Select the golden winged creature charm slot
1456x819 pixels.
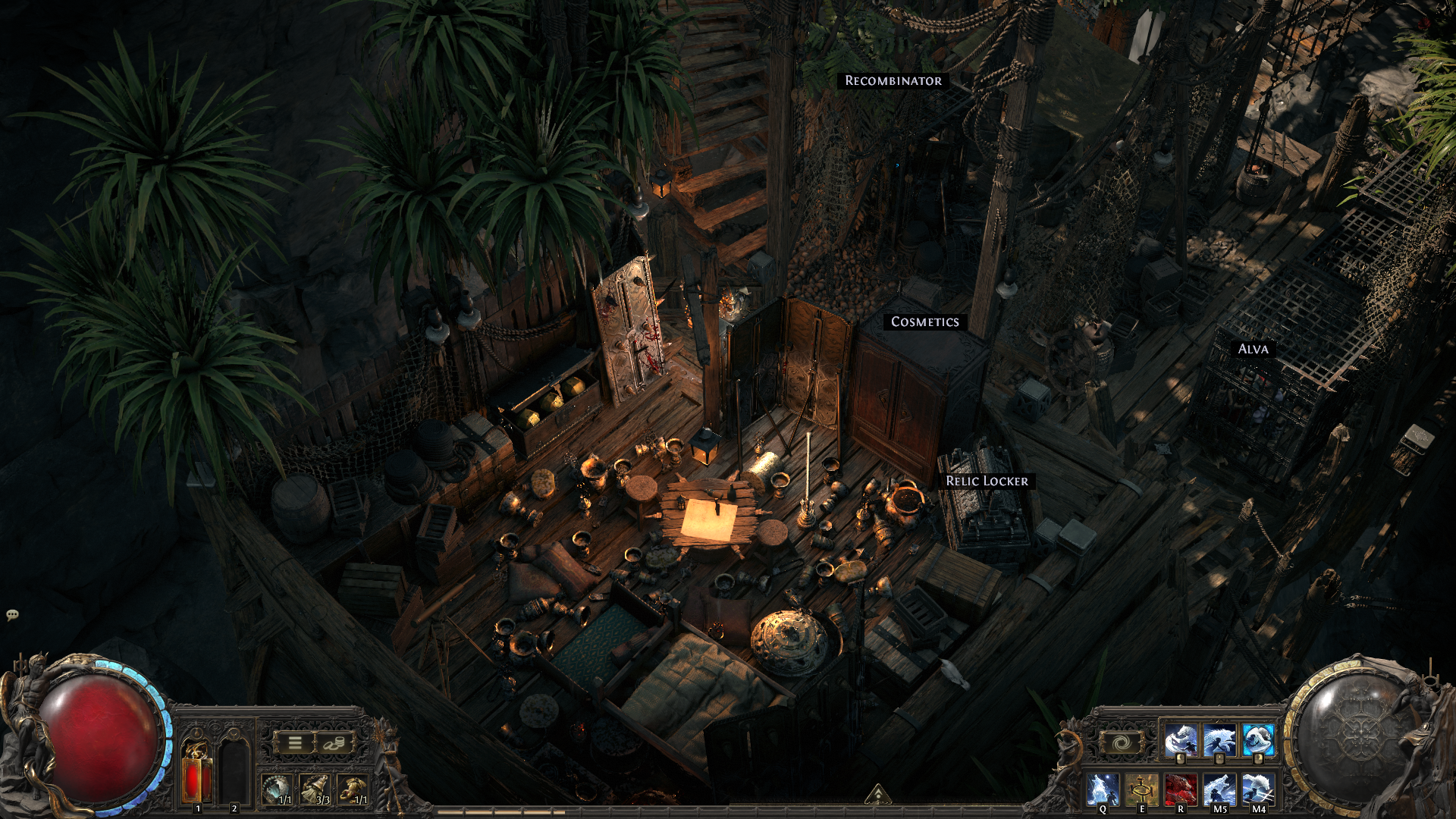(352, 789)
